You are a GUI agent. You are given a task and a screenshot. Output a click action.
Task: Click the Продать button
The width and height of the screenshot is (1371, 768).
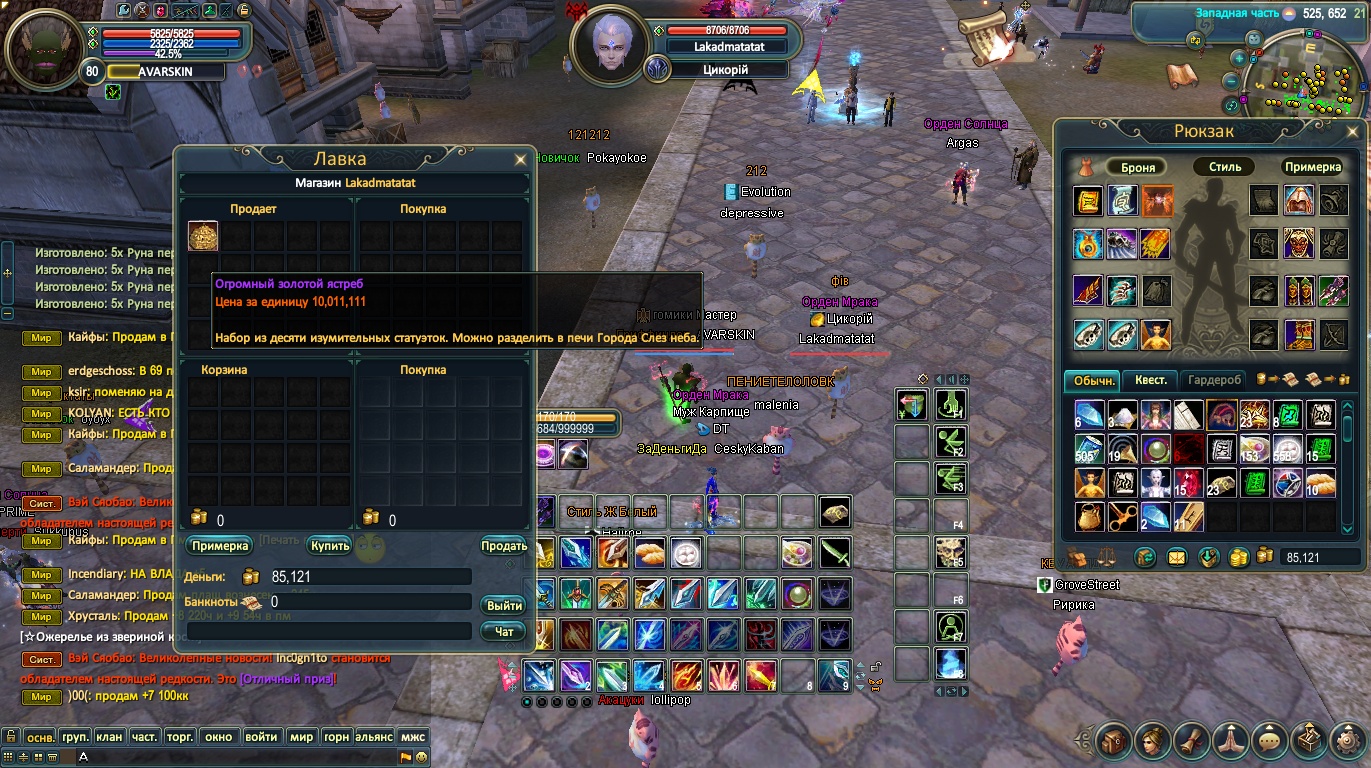click(504, 546)
